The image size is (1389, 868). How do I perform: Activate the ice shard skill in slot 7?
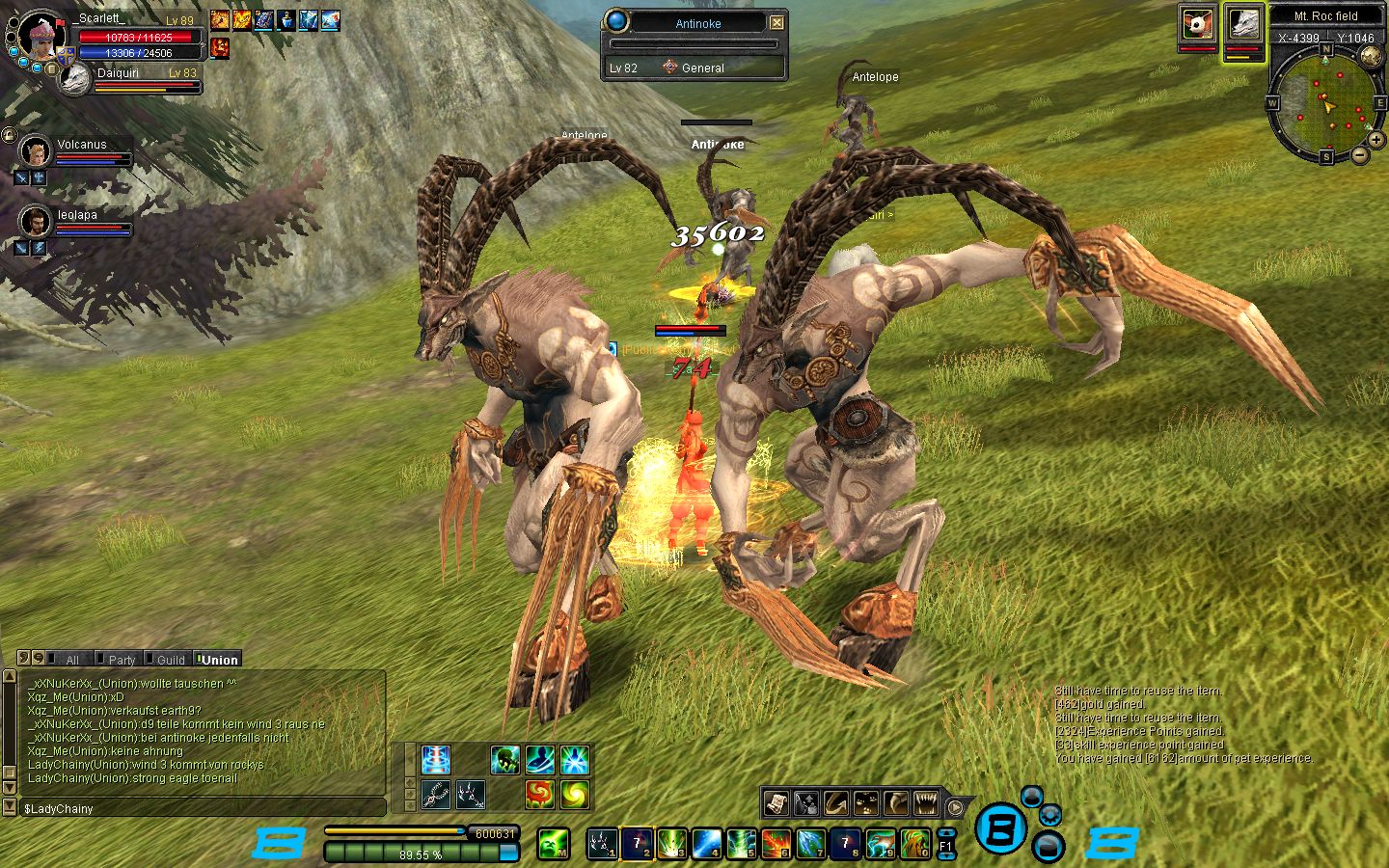point(810,843)
